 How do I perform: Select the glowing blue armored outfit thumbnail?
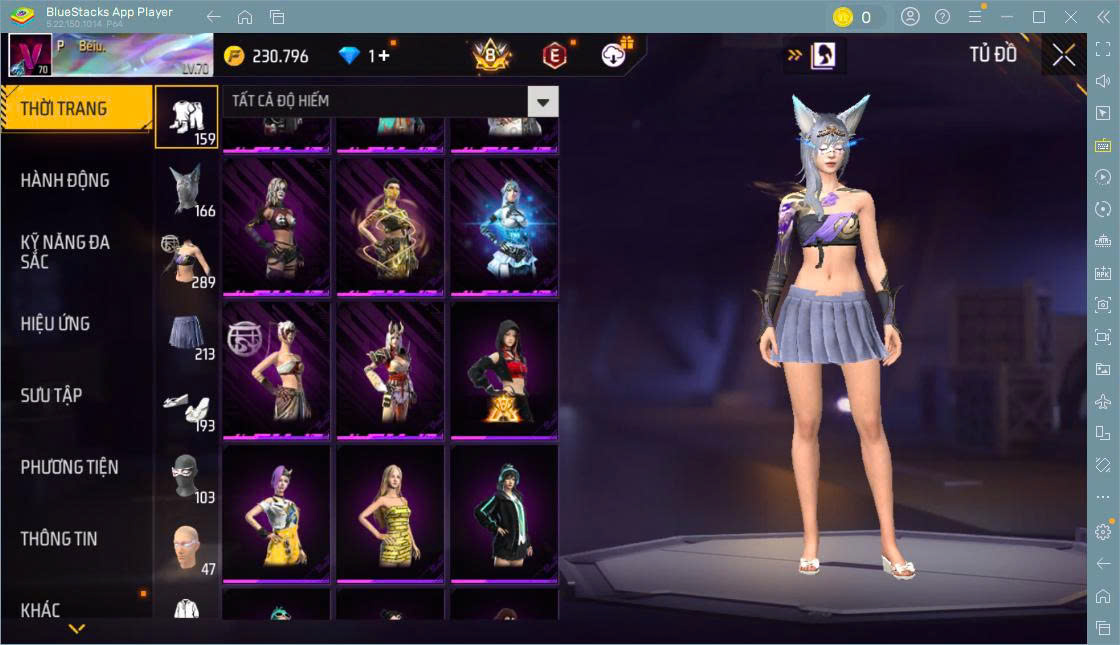pyautogui.click(x=504, y=226)
